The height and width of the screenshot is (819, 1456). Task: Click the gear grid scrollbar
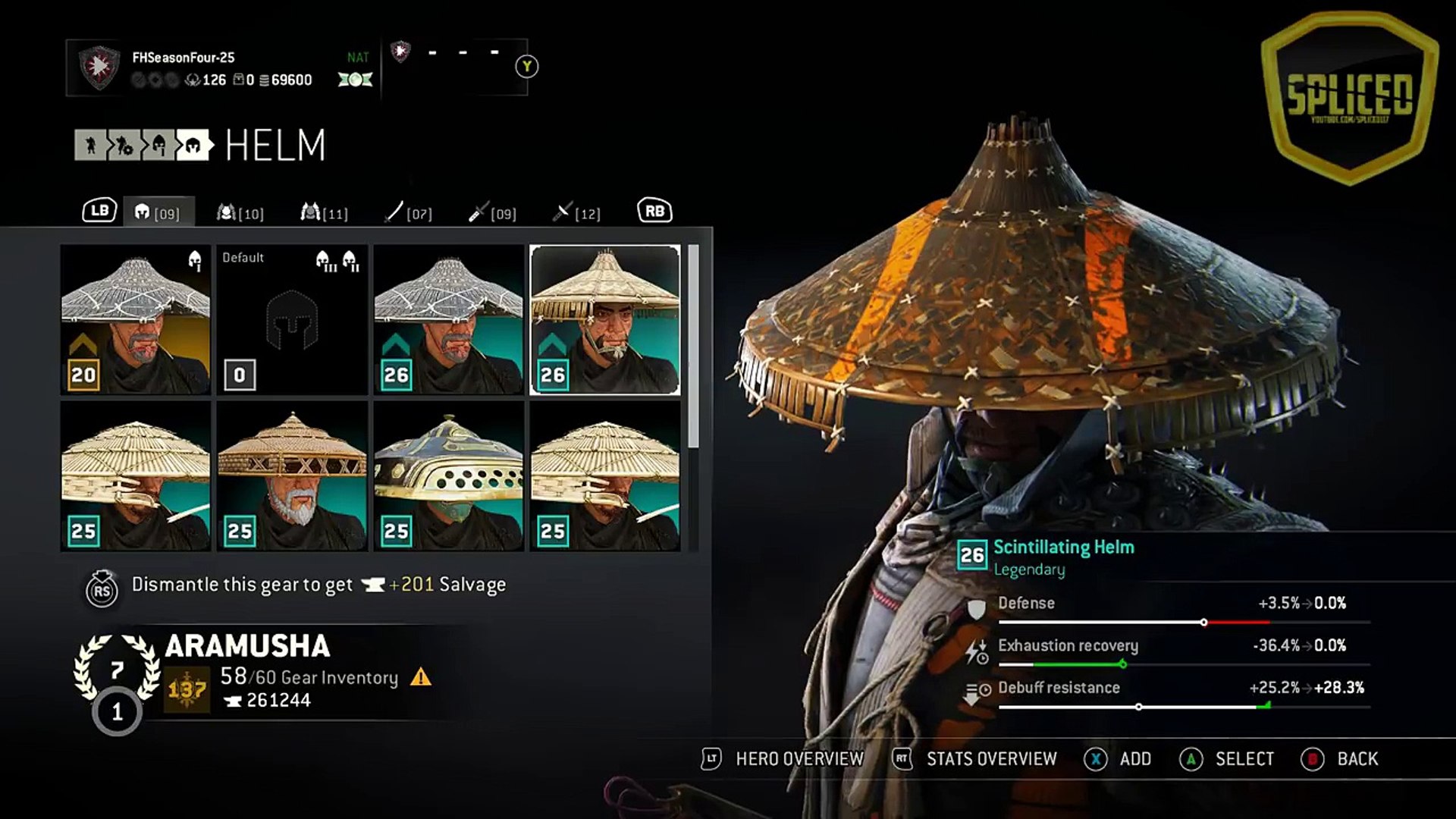pyautogui.click(x=692, y=346)
